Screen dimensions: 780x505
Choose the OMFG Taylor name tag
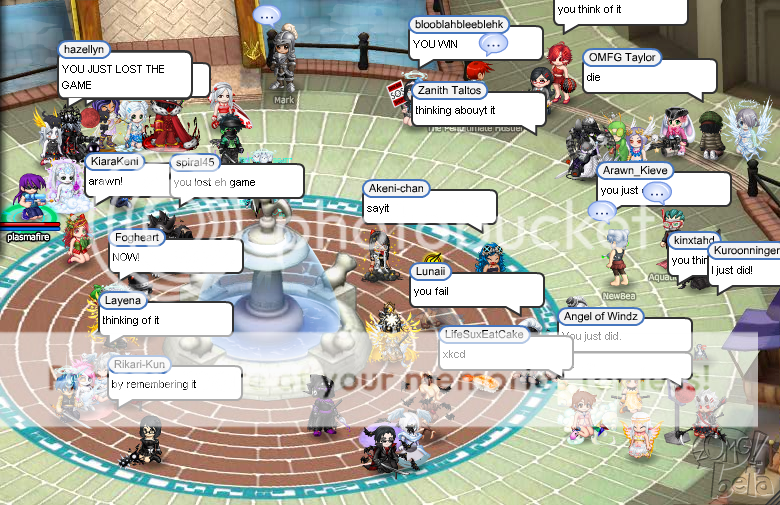(x=621, y=57)
